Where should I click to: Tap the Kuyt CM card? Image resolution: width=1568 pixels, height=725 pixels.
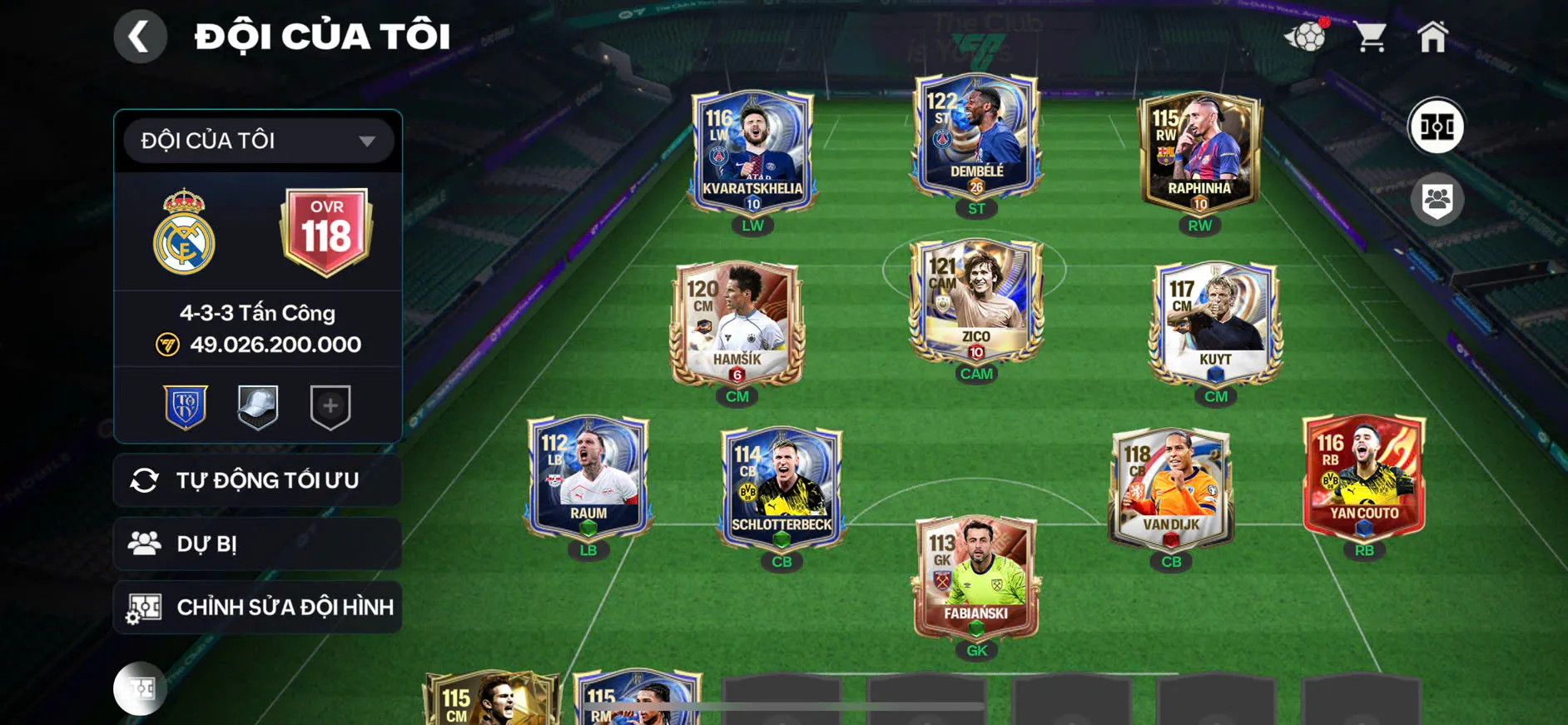point(1215,323)
